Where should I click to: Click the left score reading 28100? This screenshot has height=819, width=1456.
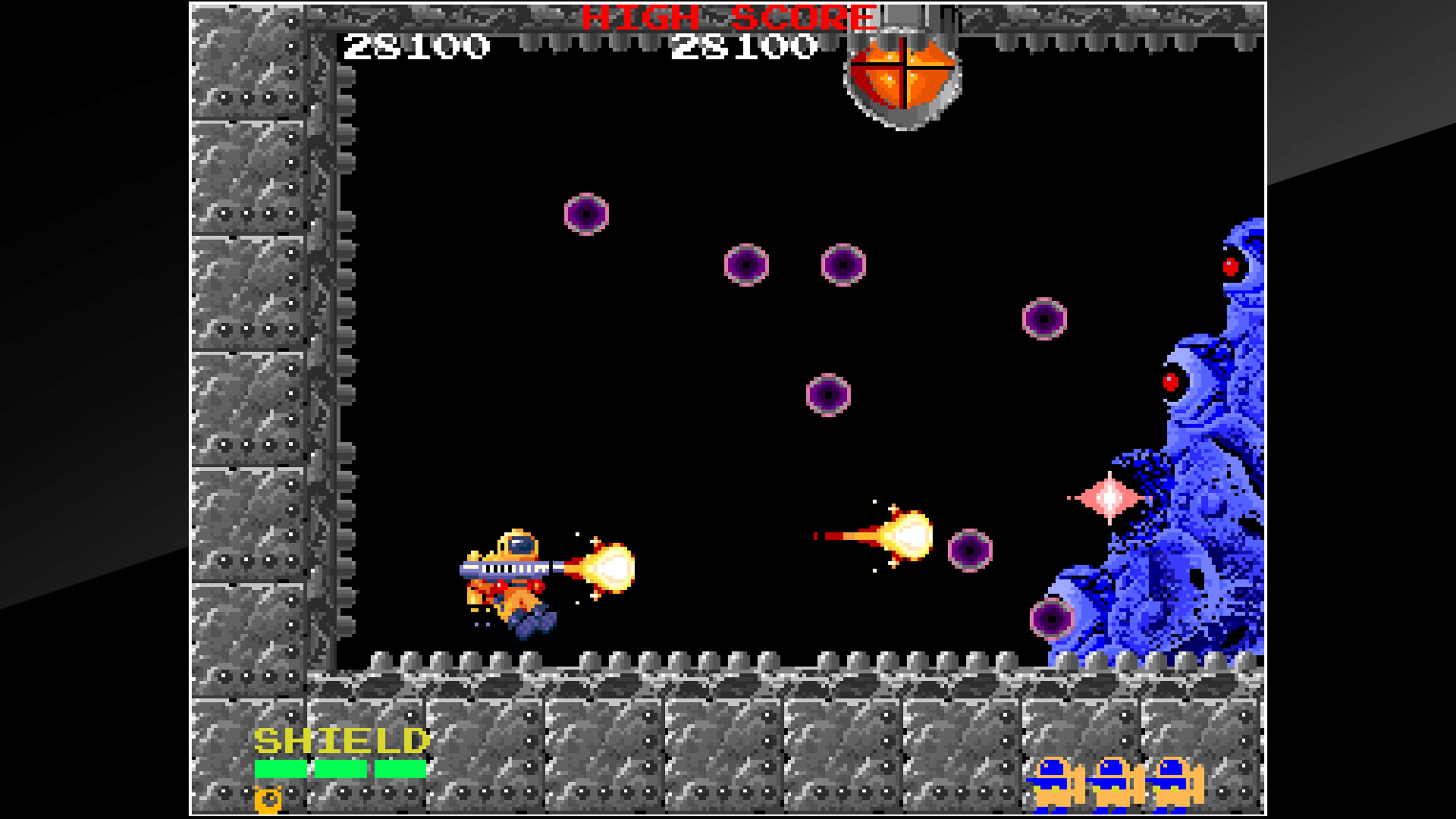pyautogui.click(x=416, y=48)
